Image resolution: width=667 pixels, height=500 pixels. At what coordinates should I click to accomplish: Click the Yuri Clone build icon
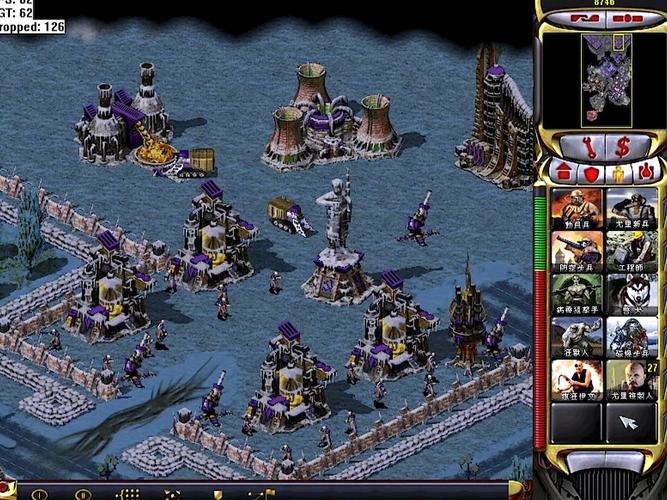tap(631, 381)
